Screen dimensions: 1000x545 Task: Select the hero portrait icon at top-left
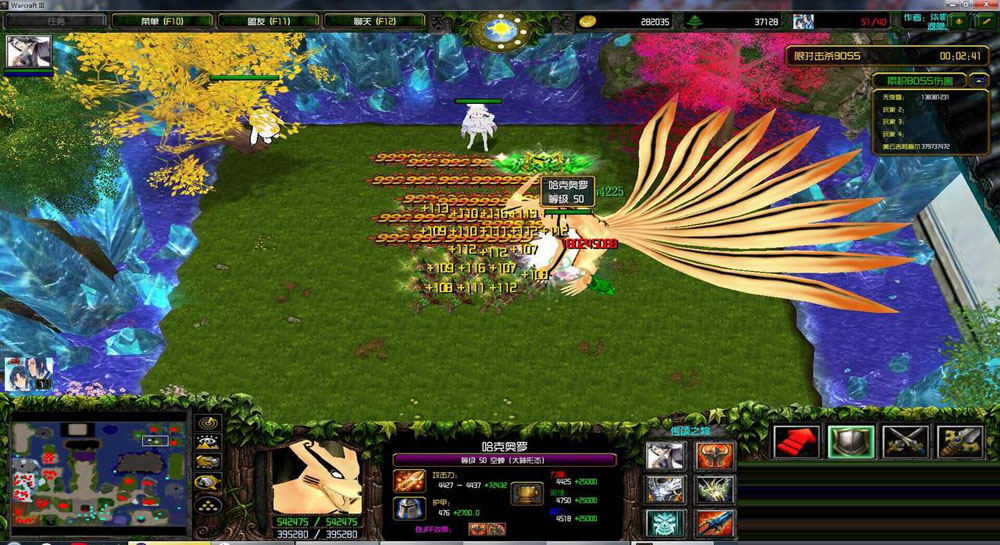click(28, 52)
